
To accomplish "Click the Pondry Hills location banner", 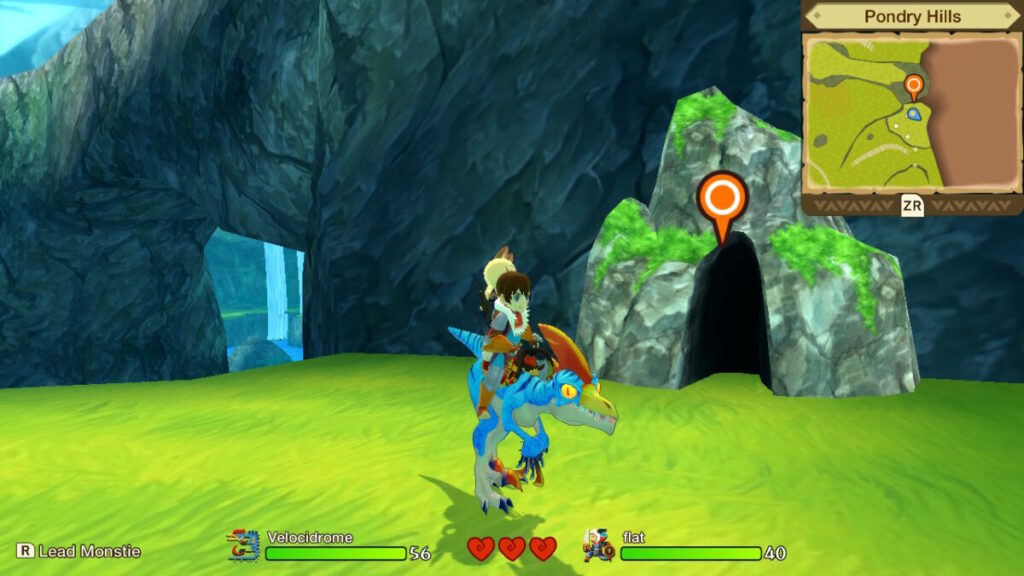I will tap(911, 17).
